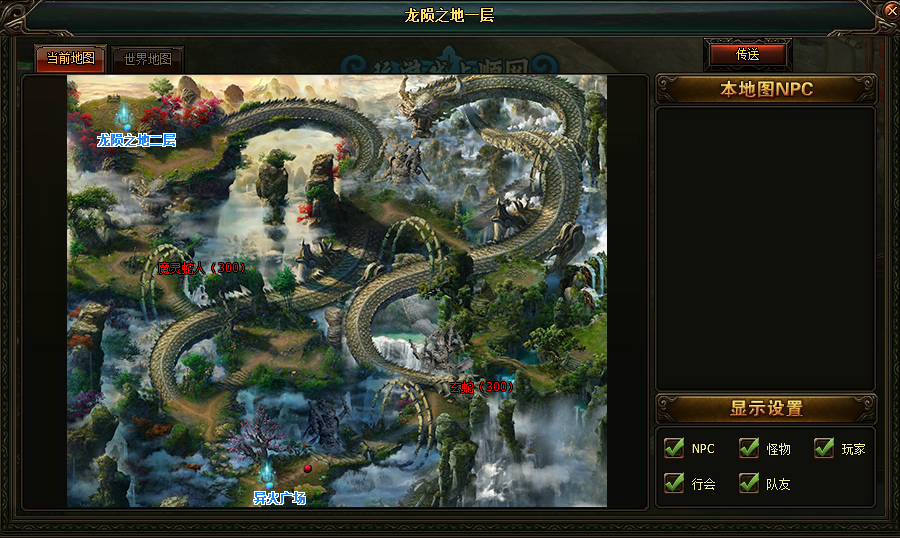
Task: Click the 魔灵蜥人 (300) monster marker
Action: [x=201, y=268]
